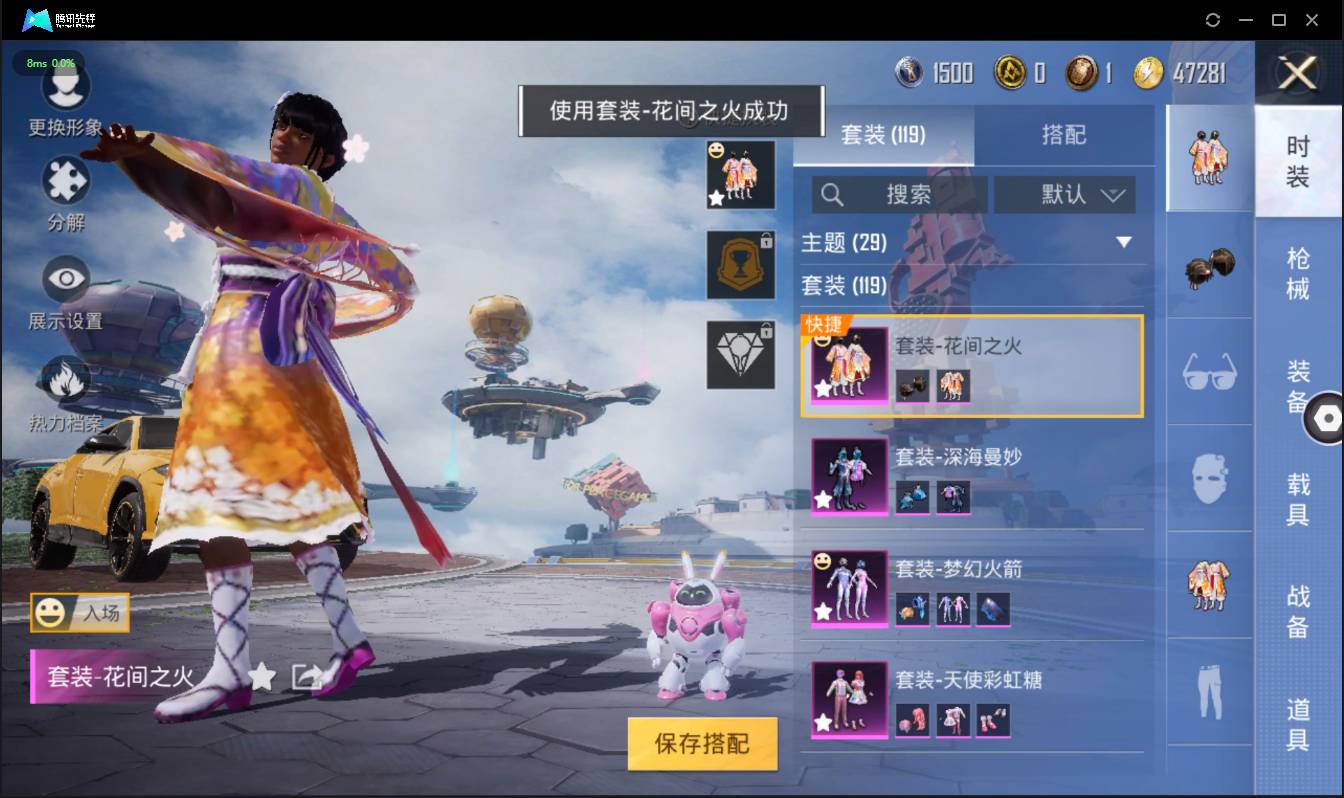Collapse the 主题 (29) section
Screen dimensions: 1344x798
tap(1124, 242)
